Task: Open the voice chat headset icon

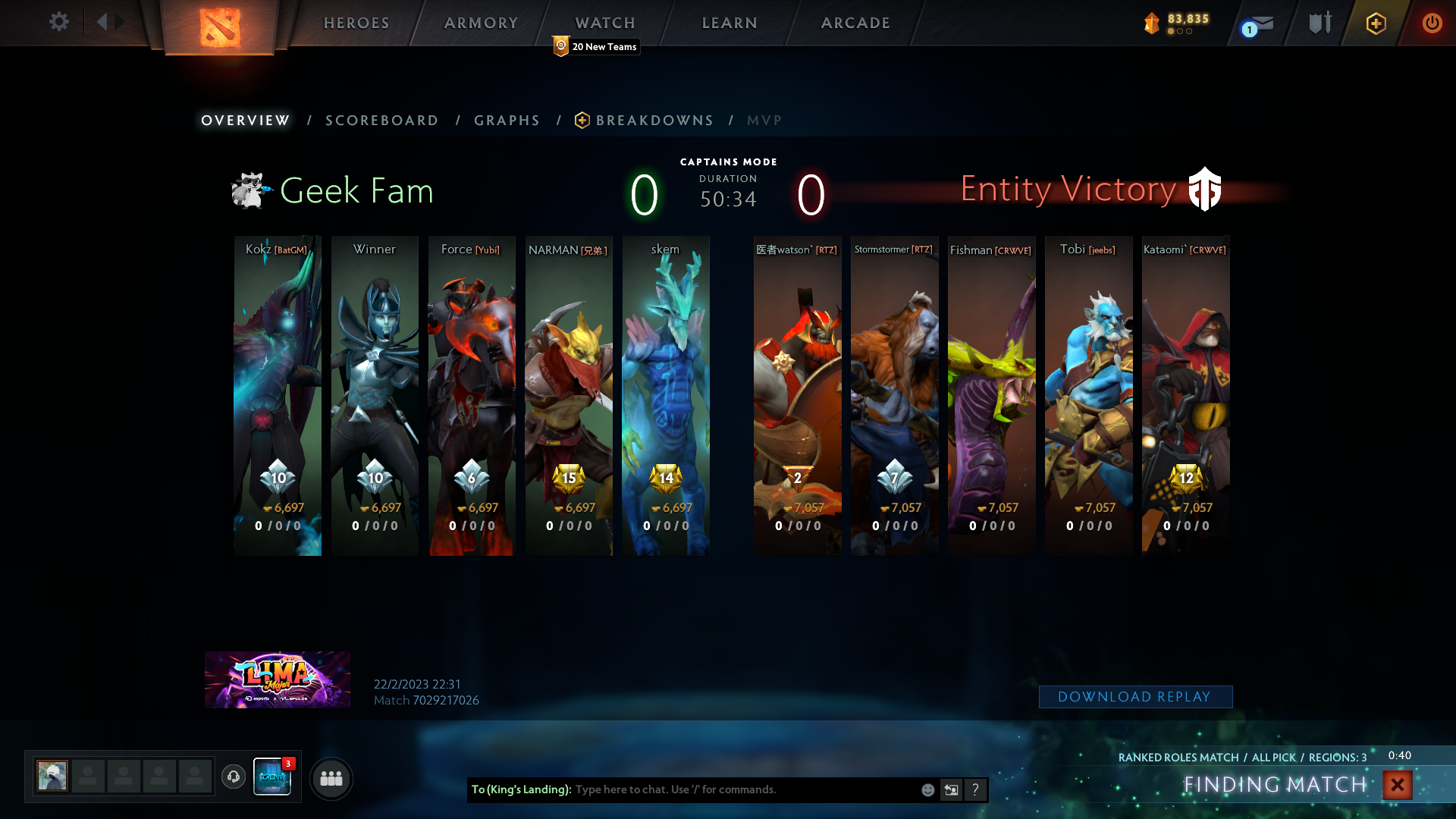Action: [x=233, y=777]
